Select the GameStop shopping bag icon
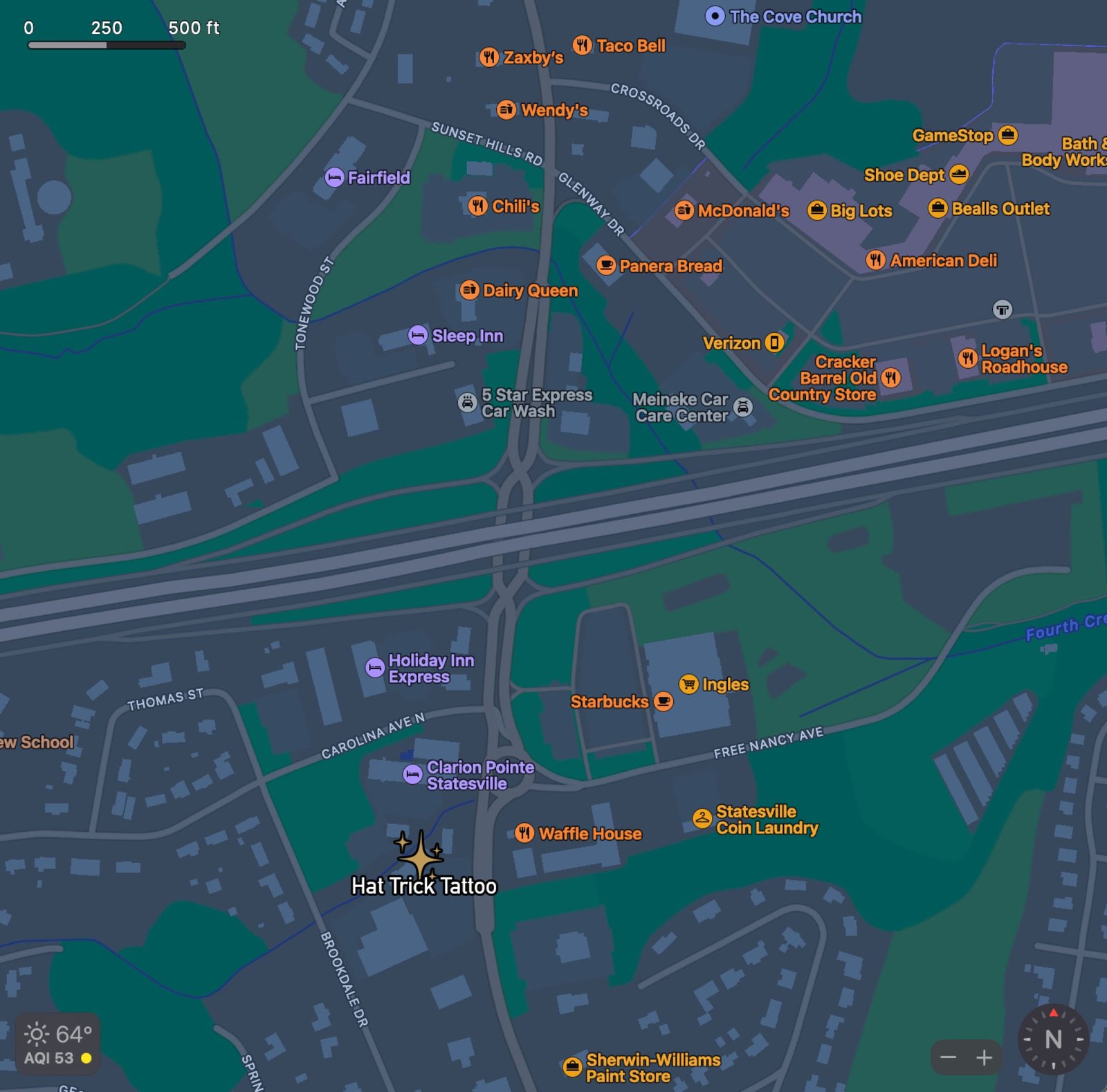1107x1092 pixels. click(x=1009, y=136)
